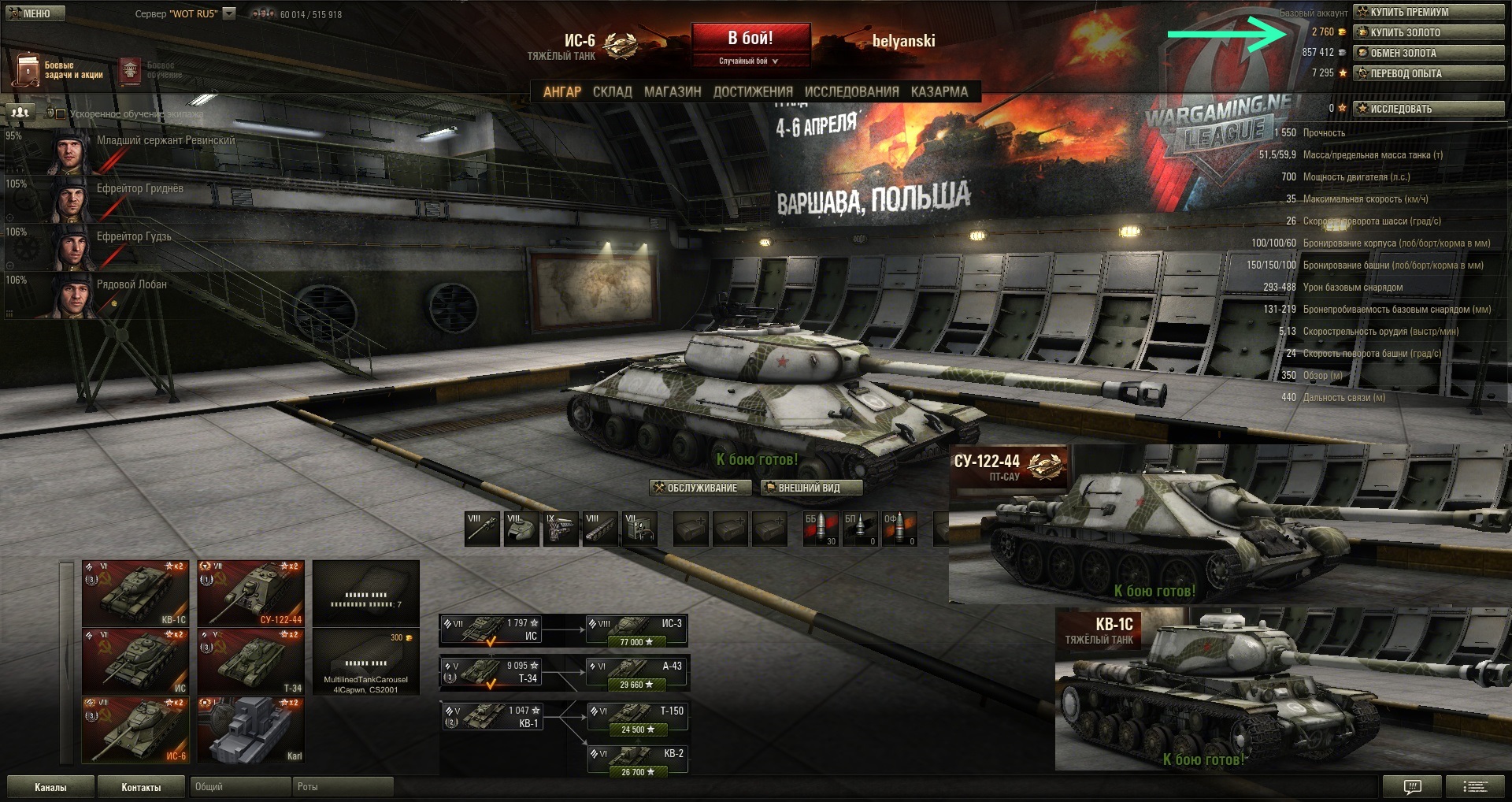Open ОБМЕН ЗОЛОТА exchange

pos(1428,53)
